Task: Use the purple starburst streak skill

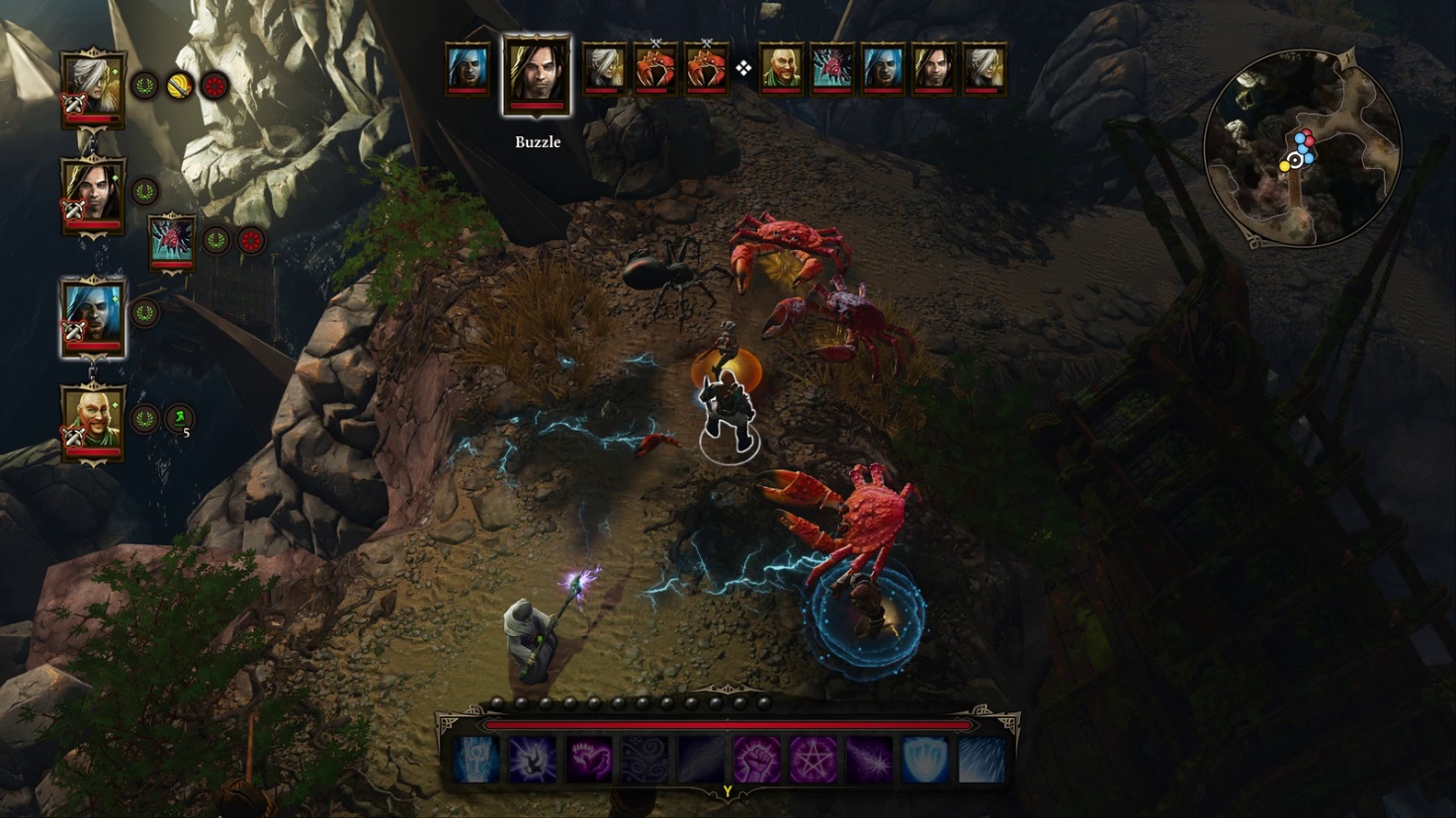Action: [x=870, y=760]
